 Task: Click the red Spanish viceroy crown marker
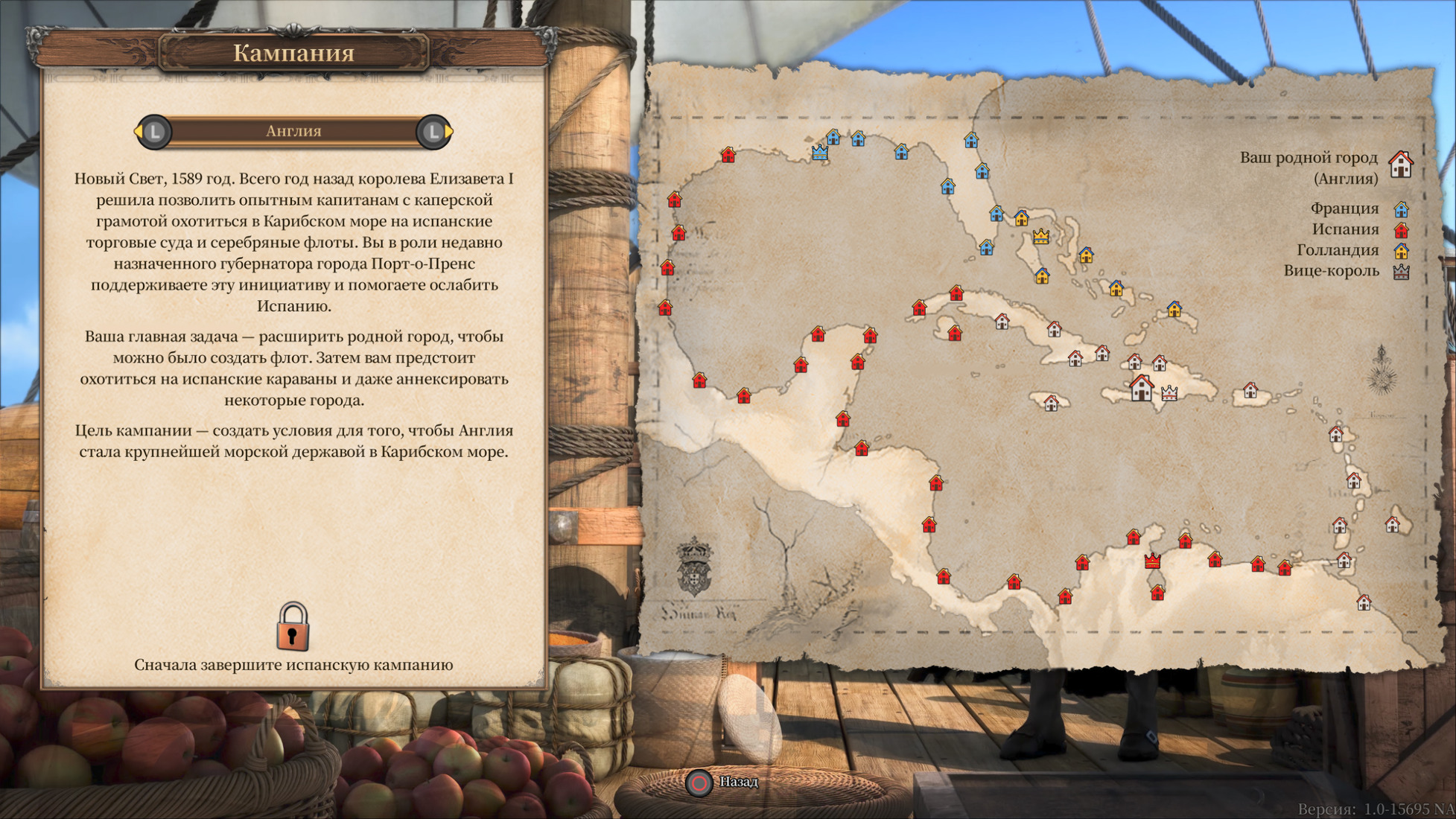[1152, 560]
